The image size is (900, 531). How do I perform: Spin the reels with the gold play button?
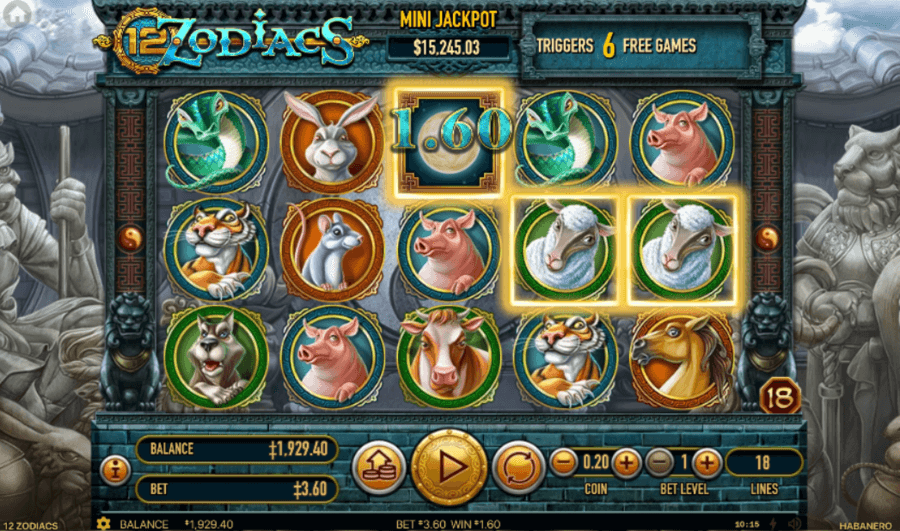449,467
